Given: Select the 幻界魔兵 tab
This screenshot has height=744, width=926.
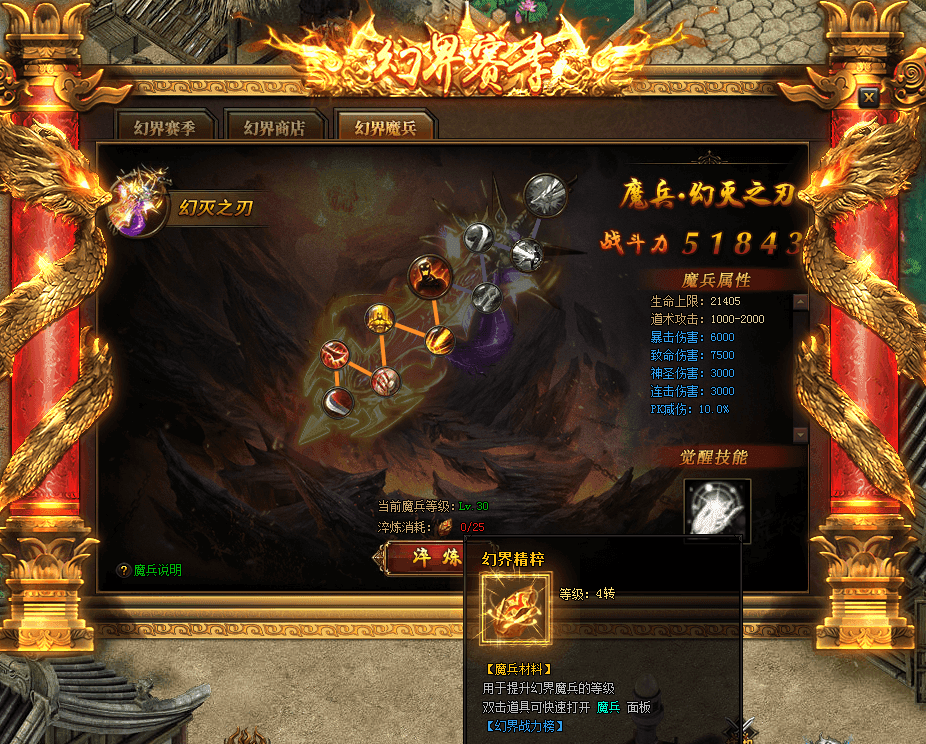Looking at the screenshot, I should [x=385, y=127].
